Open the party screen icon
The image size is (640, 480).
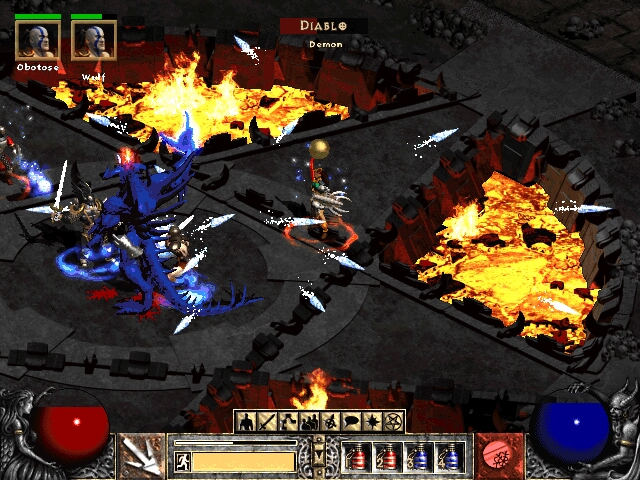point(309,421)
